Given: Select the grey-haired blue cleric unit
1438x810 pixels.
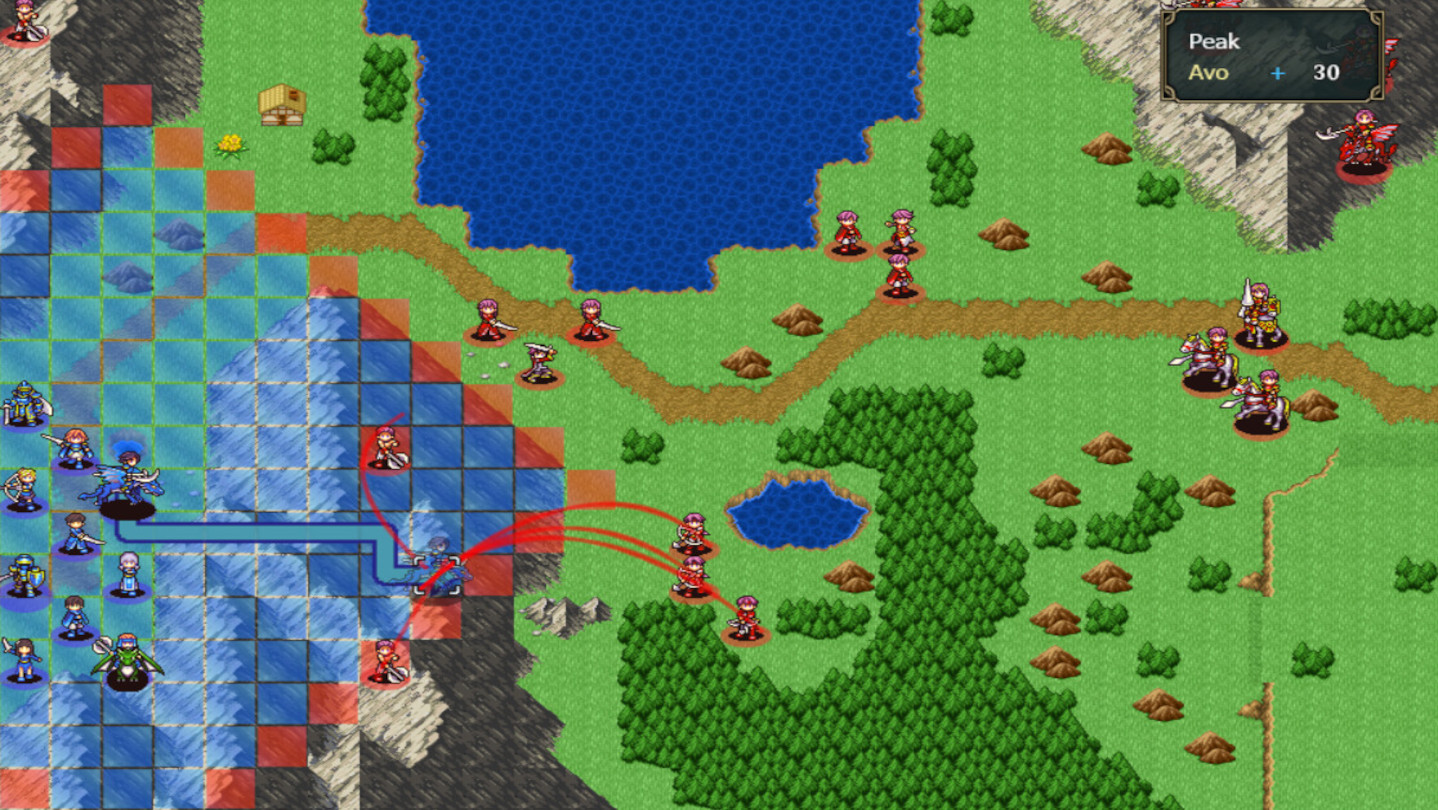Looking at the screenshot, I should (x=128, y=568).
